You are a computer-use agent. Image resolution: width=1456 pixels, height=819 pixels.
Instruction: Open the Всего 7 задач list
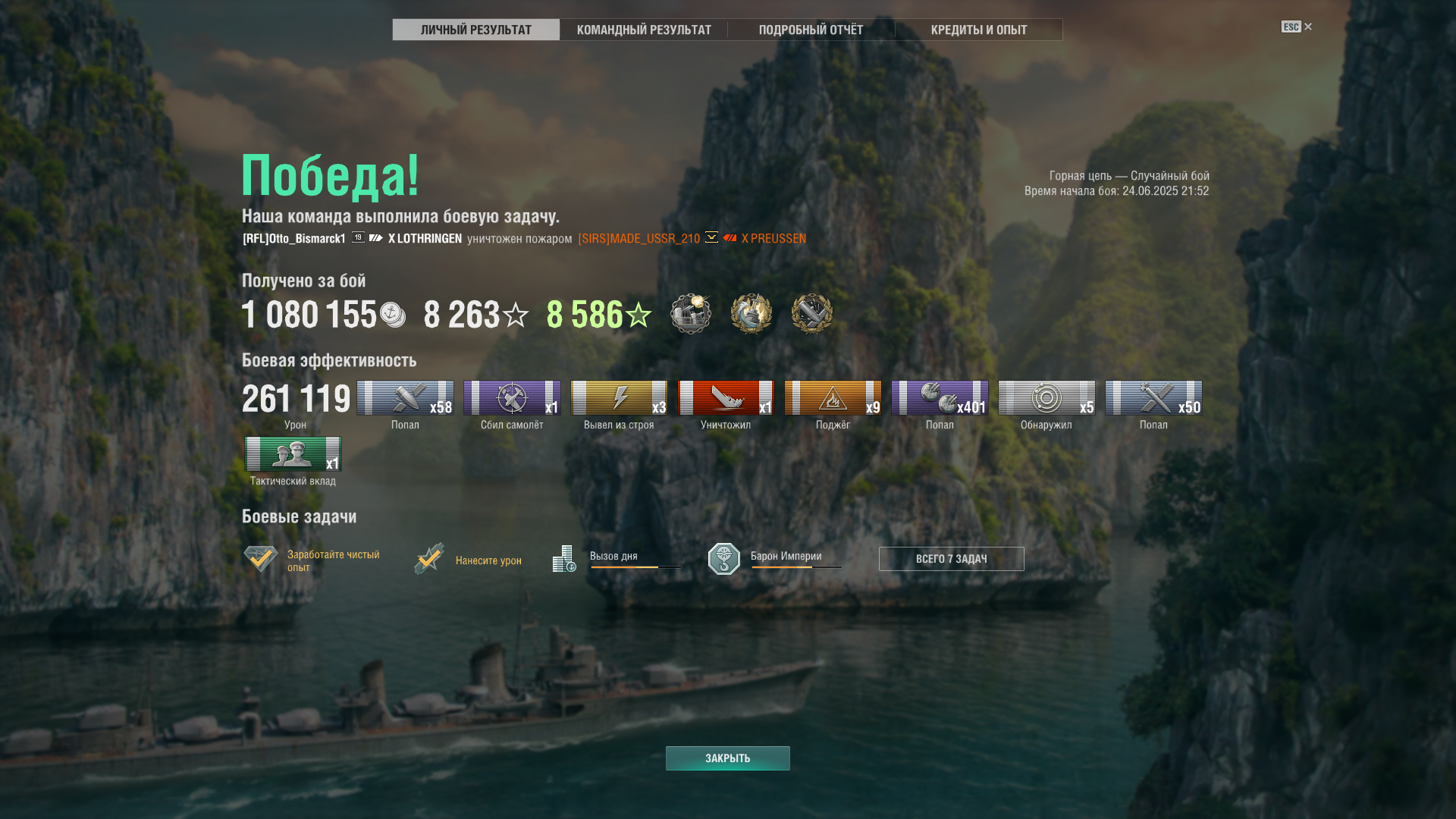(x=951, y=559)
